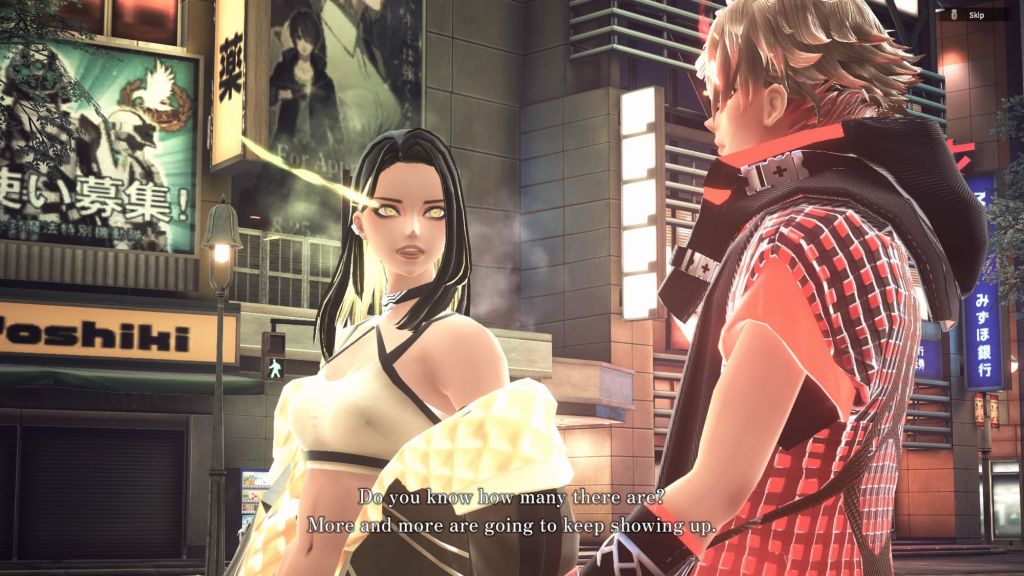Skip the cutscene with the Skip button
Screen dimensions: 1024x576
click(x=972, y=14)
